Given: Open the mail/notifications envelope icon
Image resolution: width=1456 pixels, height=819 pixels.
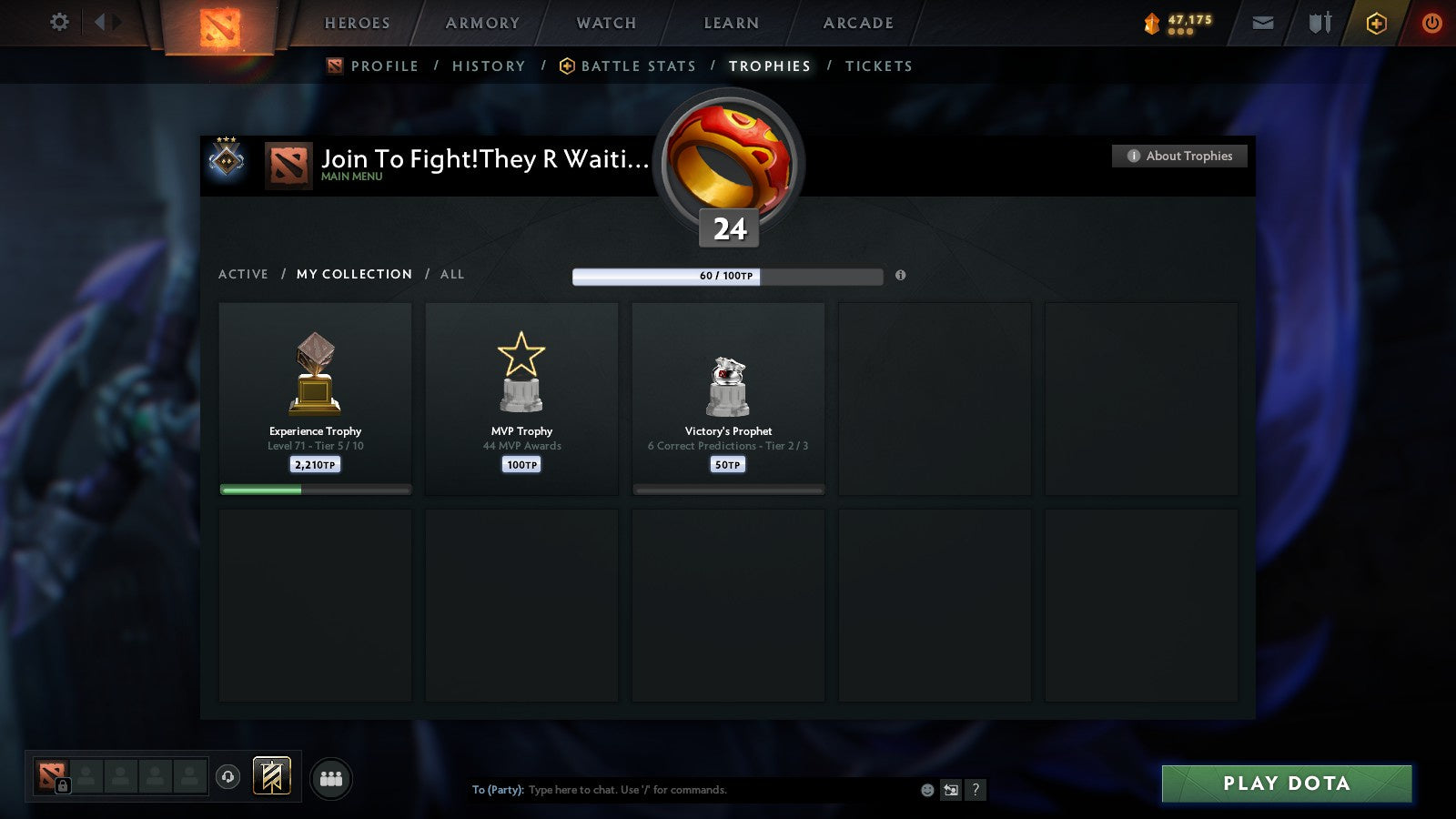Looking at the screenshot, I should [x=1263, y=24].
